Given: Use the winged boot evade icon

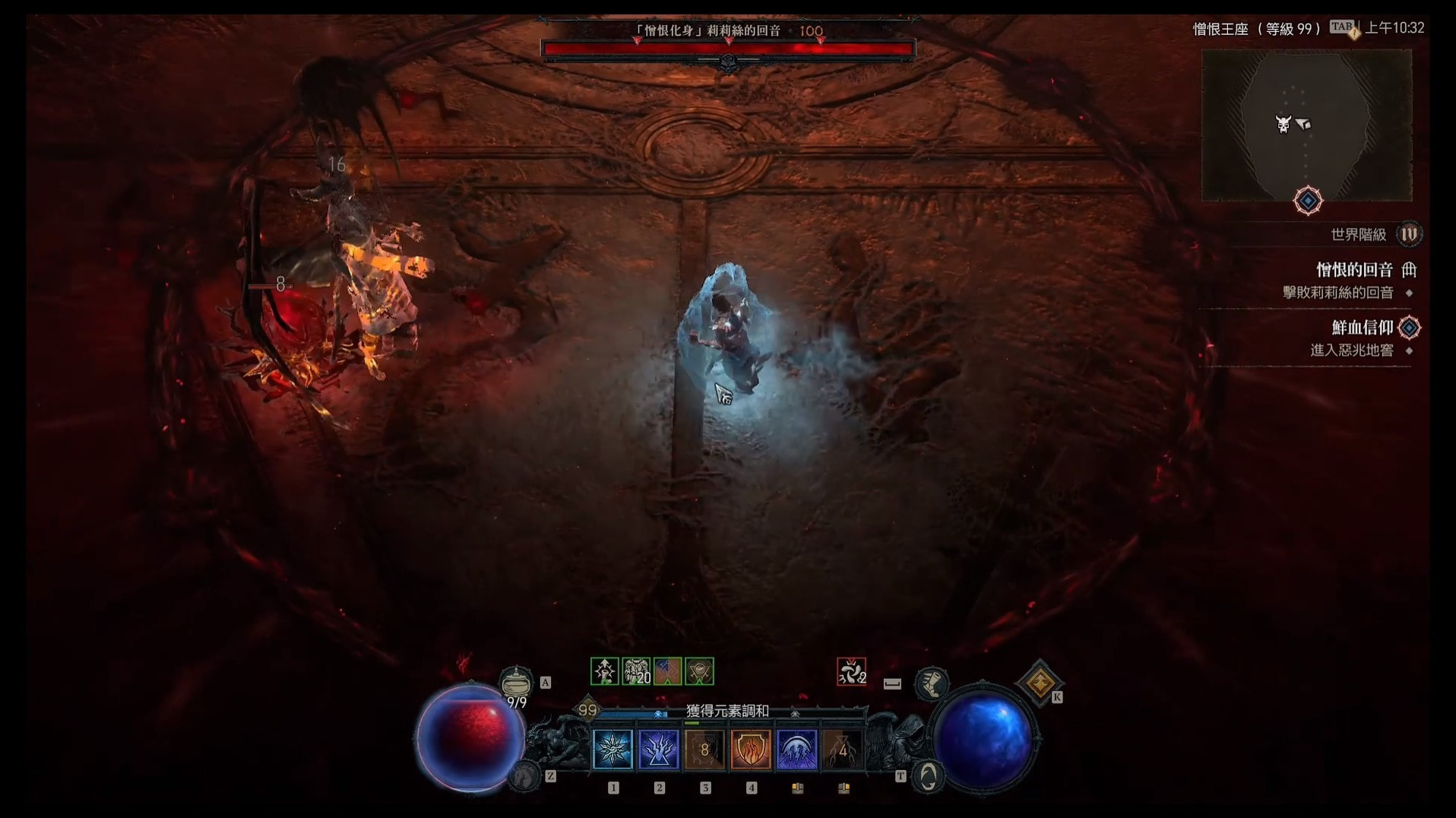Looking at the screenshot, I should tap(931, 683).
